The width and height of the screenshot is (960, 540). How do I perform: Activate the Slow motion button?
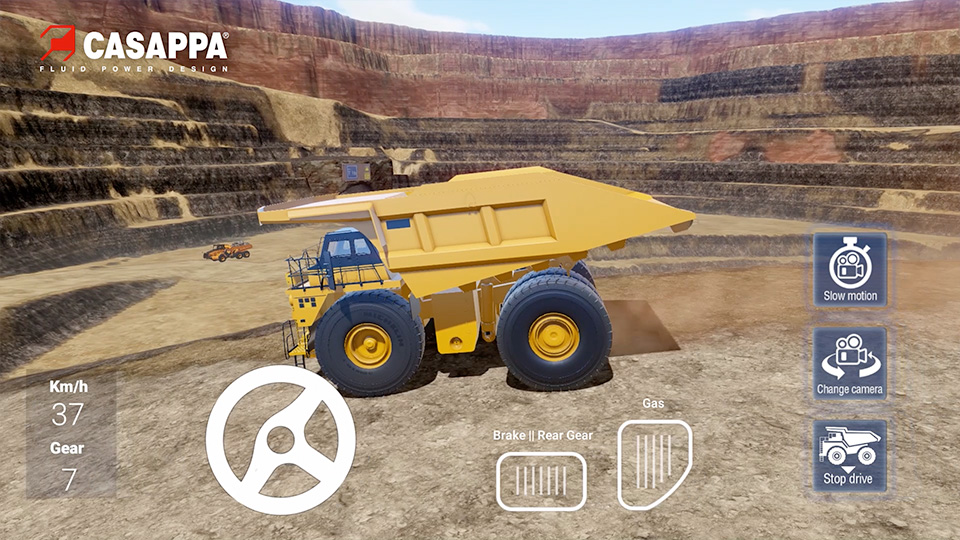pyautogui.click(x=849, y=270)
